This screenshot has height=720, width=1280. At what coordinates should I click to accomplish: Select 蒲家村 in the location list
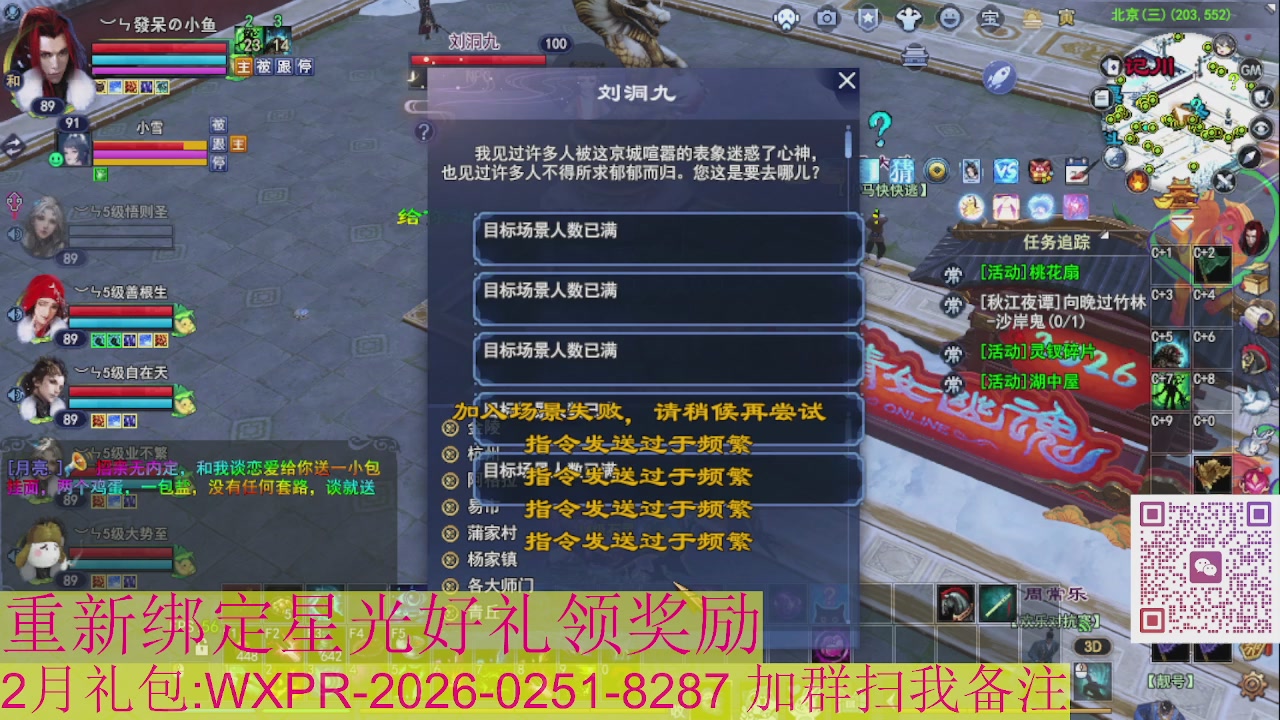point(493,532)
